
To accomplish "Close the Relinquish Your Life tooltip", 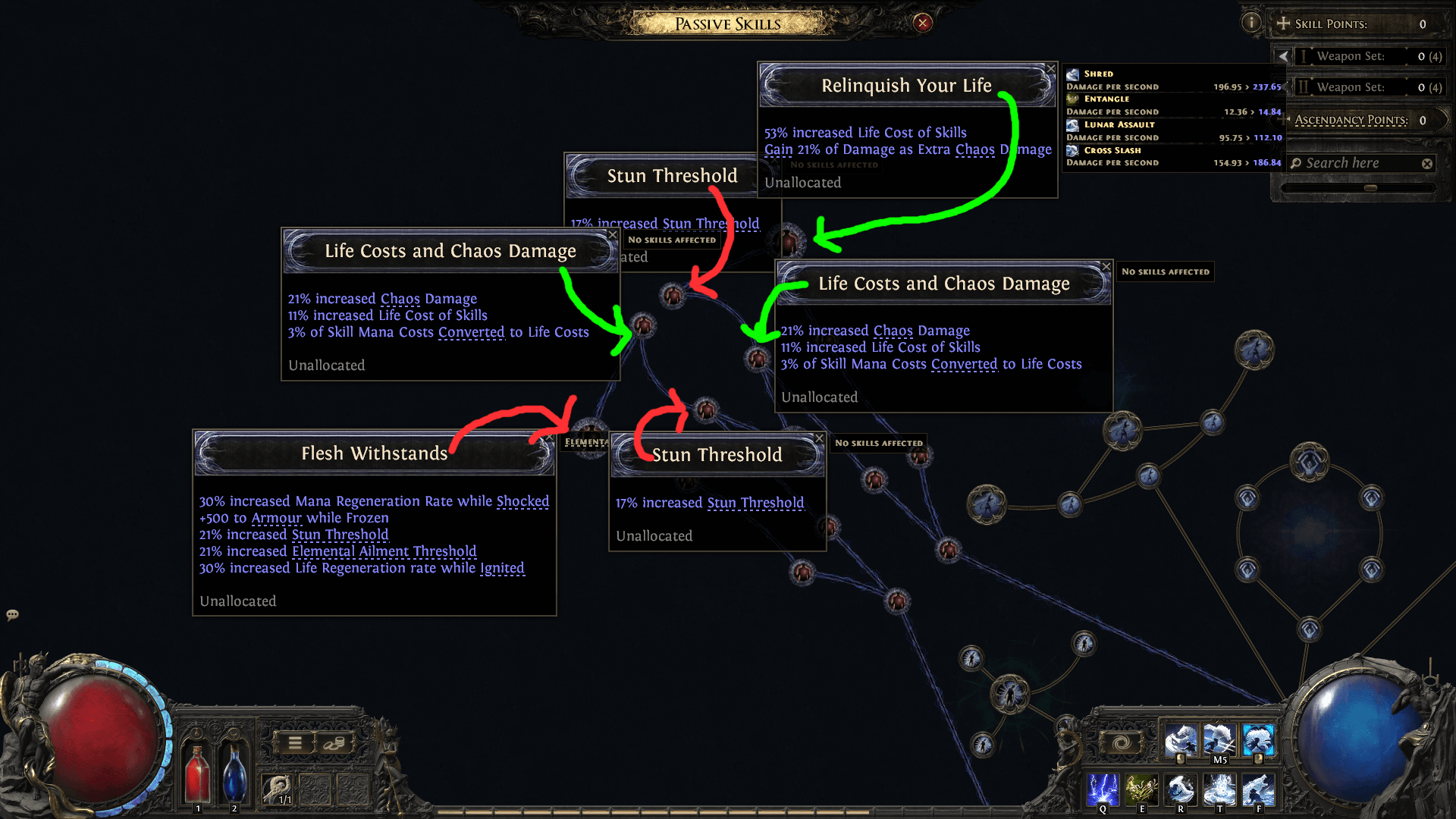I will tap(1050, 69).
